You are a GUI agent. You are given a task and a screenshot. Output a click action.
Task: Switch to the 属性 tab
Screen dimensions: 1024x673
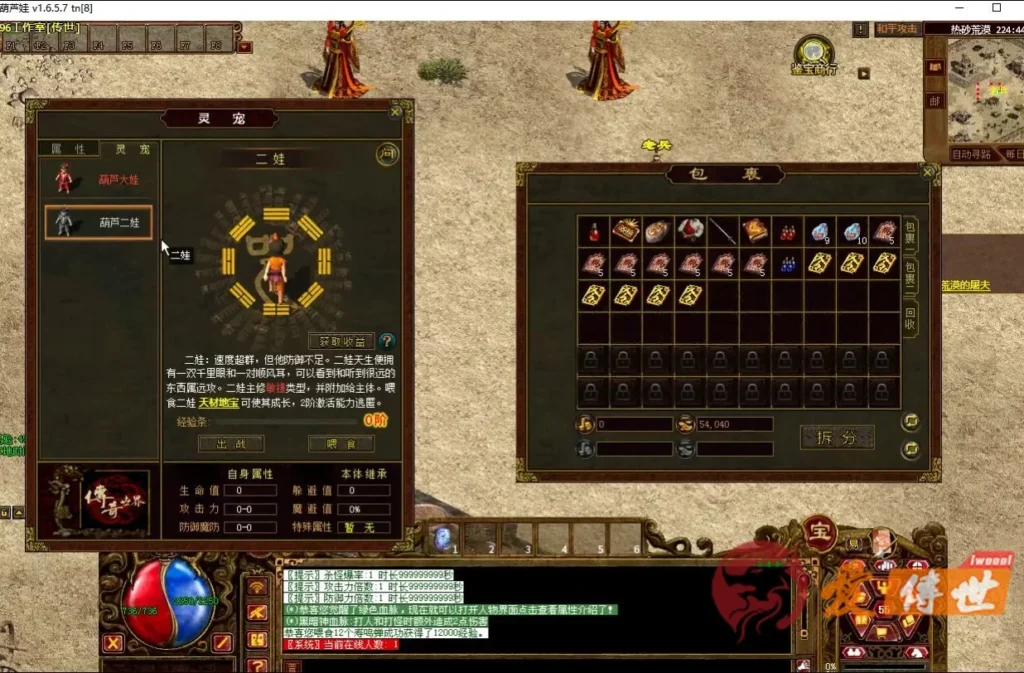point(69,149)
